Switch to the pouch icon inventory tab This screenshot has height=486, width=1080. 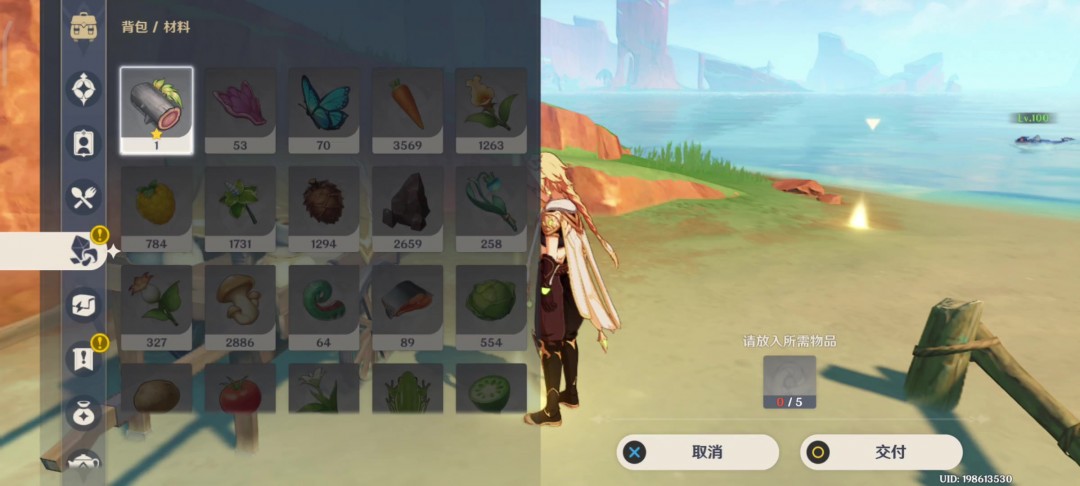pos(83,412)
